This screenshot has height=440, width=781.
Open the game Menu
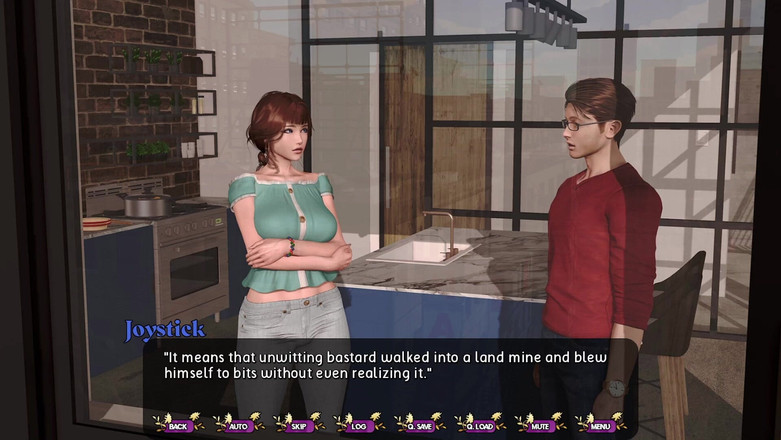tap(600, 425)
